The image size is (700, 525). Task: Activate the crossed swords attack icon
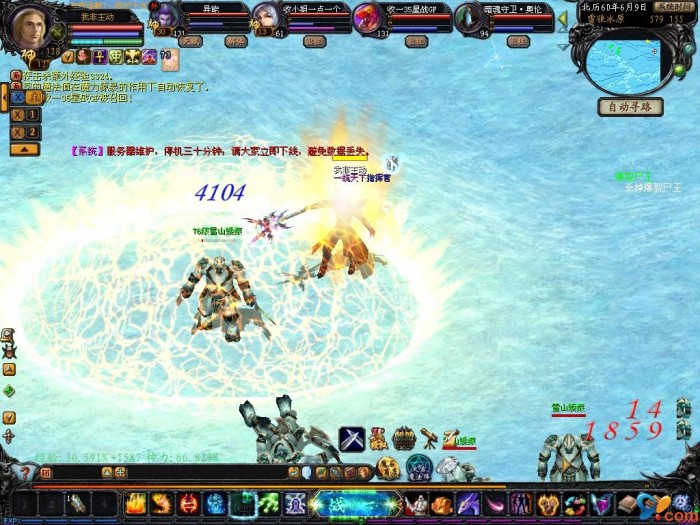[351, 439]
